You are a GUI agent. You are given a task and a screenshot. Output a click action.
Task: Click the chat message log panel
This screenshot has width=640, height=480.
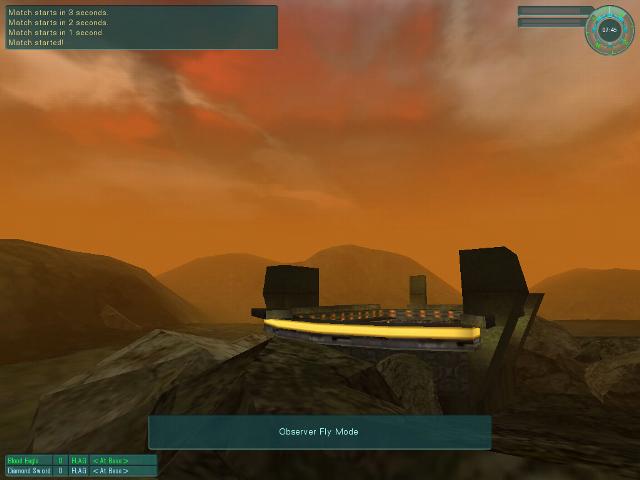pos(141,27)
